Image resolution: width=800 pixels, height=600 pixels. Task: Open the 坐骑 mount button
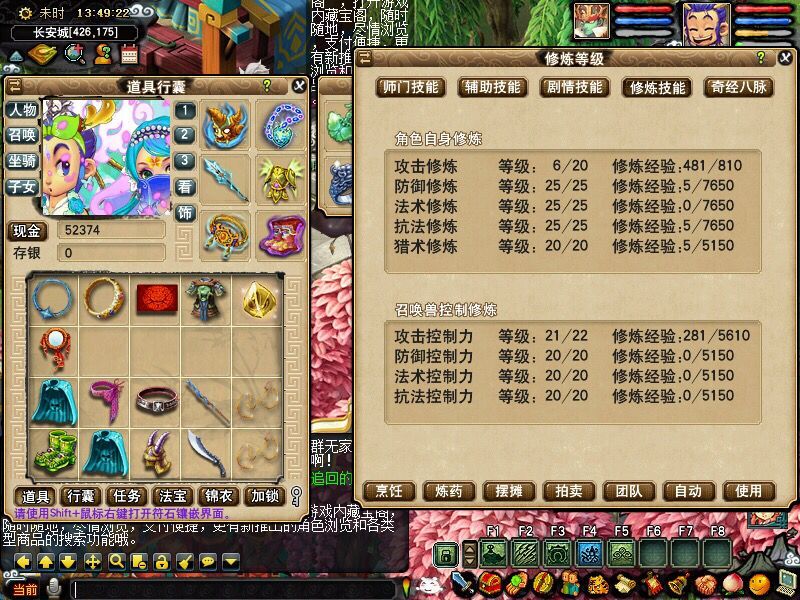22,161
